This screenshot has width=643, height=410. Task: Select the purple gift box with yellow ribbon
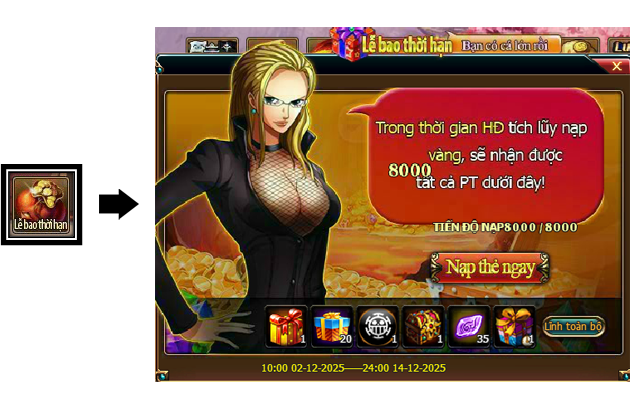pyautogui.click(x=516, y=326)
